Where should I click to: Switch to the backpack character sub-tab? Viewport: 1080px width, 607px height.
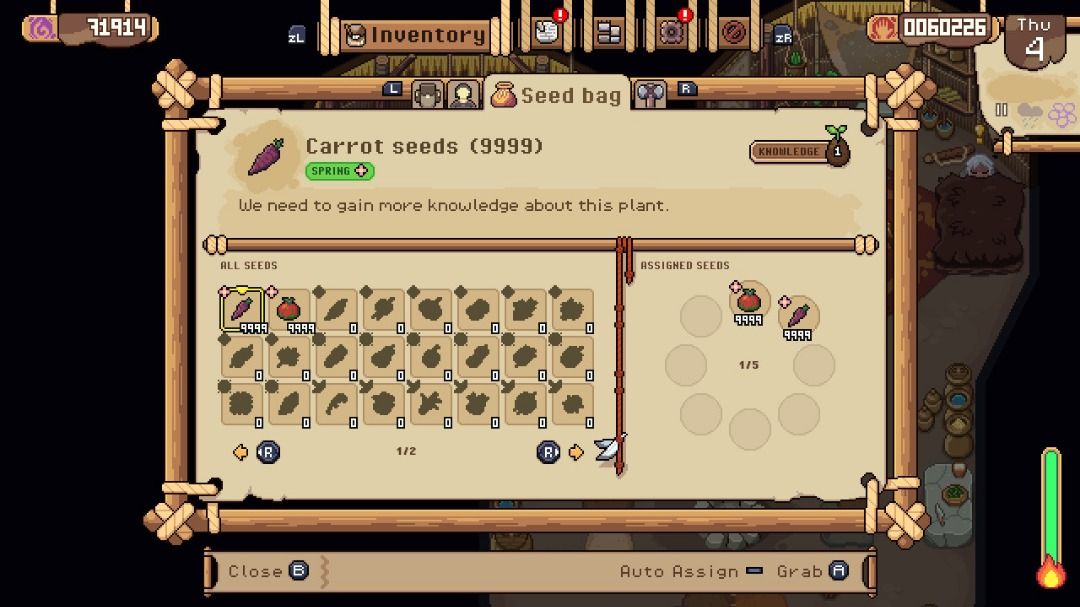coord(428,95)
